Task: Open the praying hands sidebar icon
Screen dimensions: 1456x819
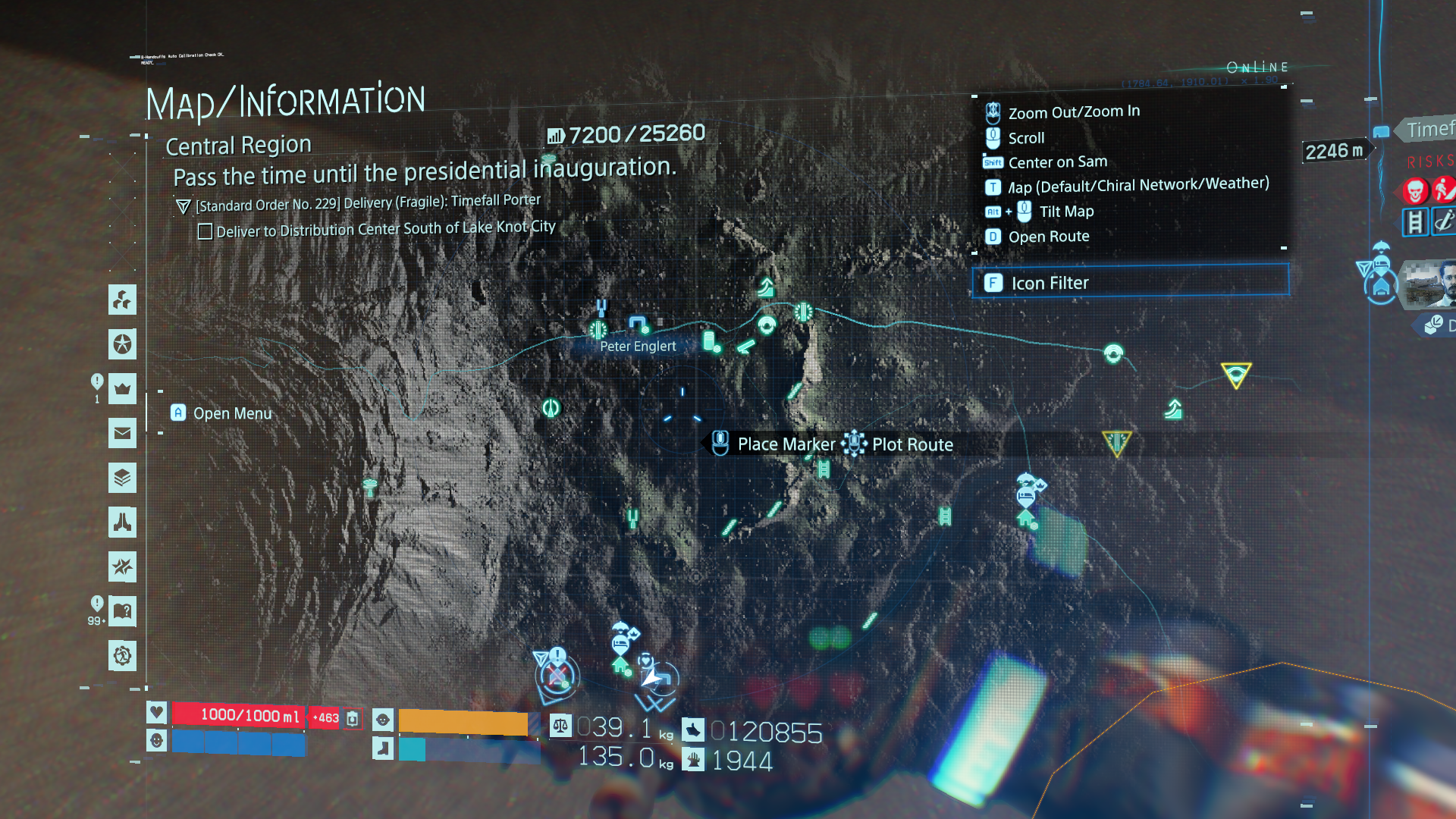Action: 122,522
